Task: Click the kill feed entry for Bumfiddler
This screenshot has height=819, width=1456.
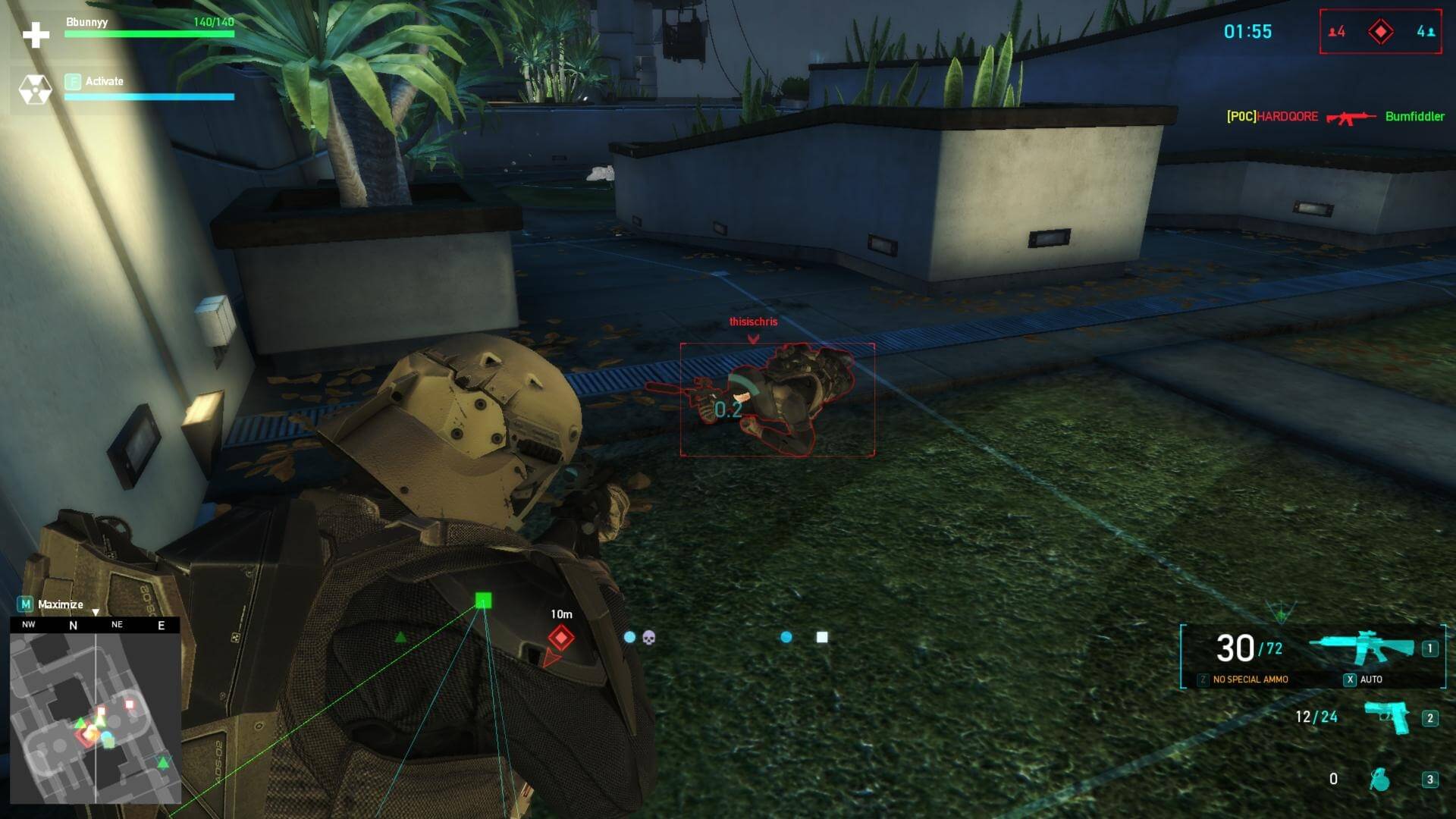Action: pos(1414,116)
